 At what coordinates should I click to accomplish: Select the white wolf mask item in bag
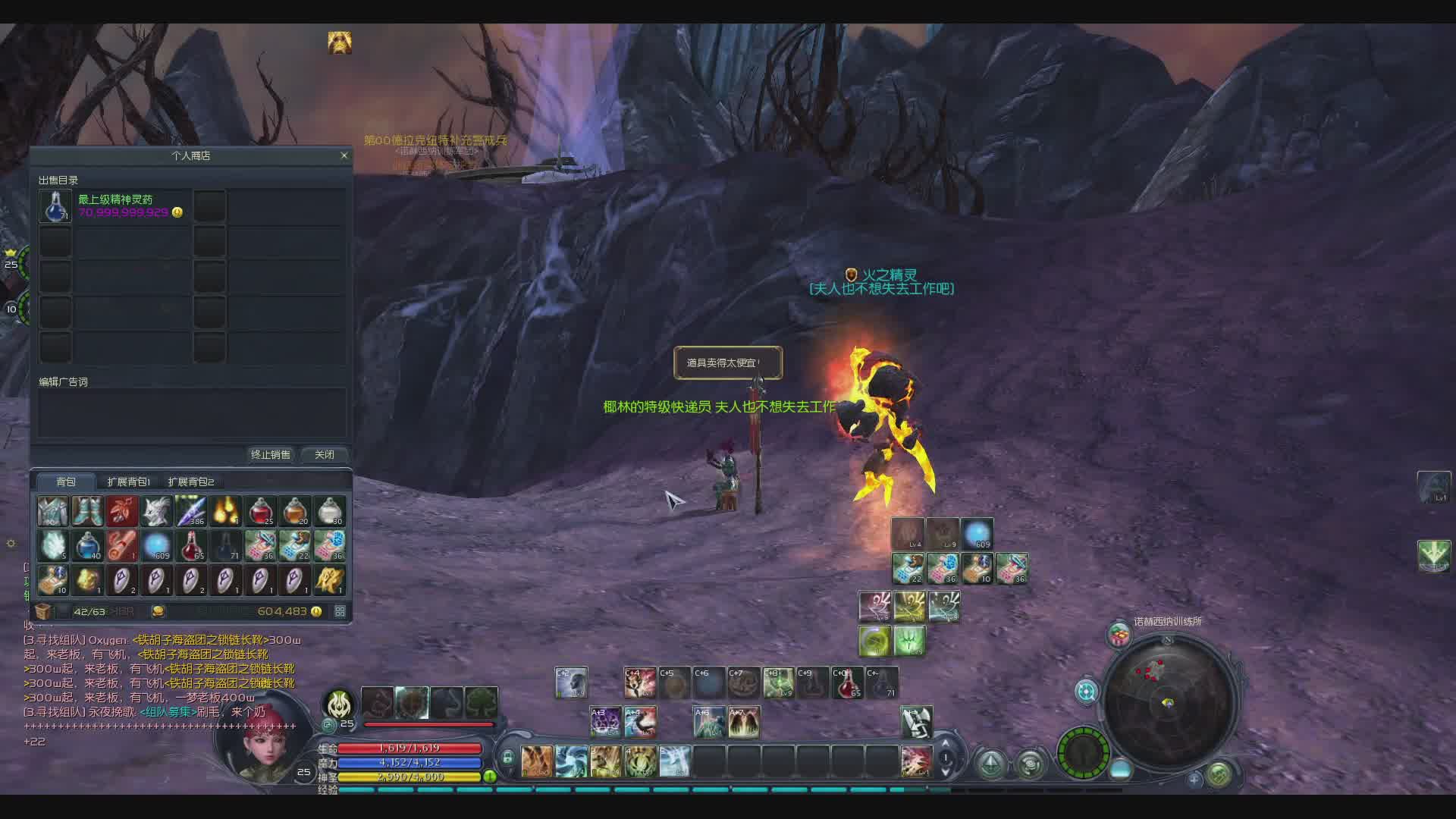(x=157, y=511)
